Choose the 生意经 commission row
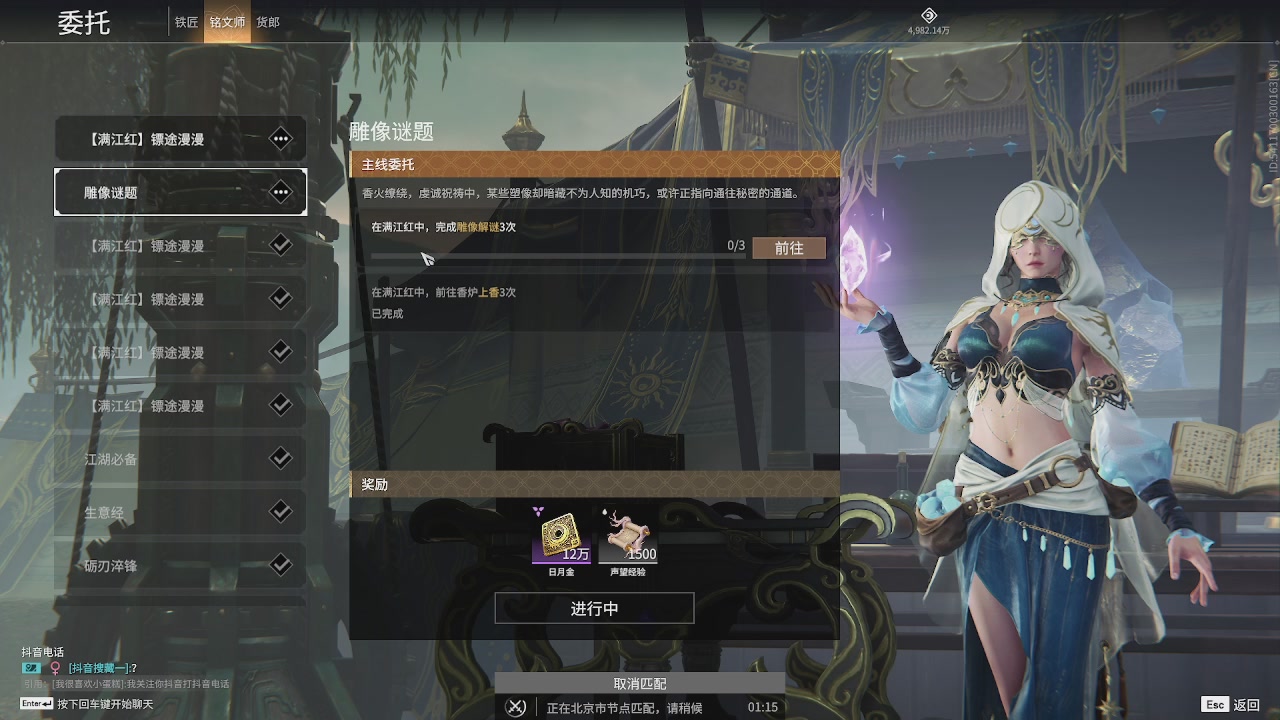1280x720 pixels. pyautogui.click(x=180, y=512)
